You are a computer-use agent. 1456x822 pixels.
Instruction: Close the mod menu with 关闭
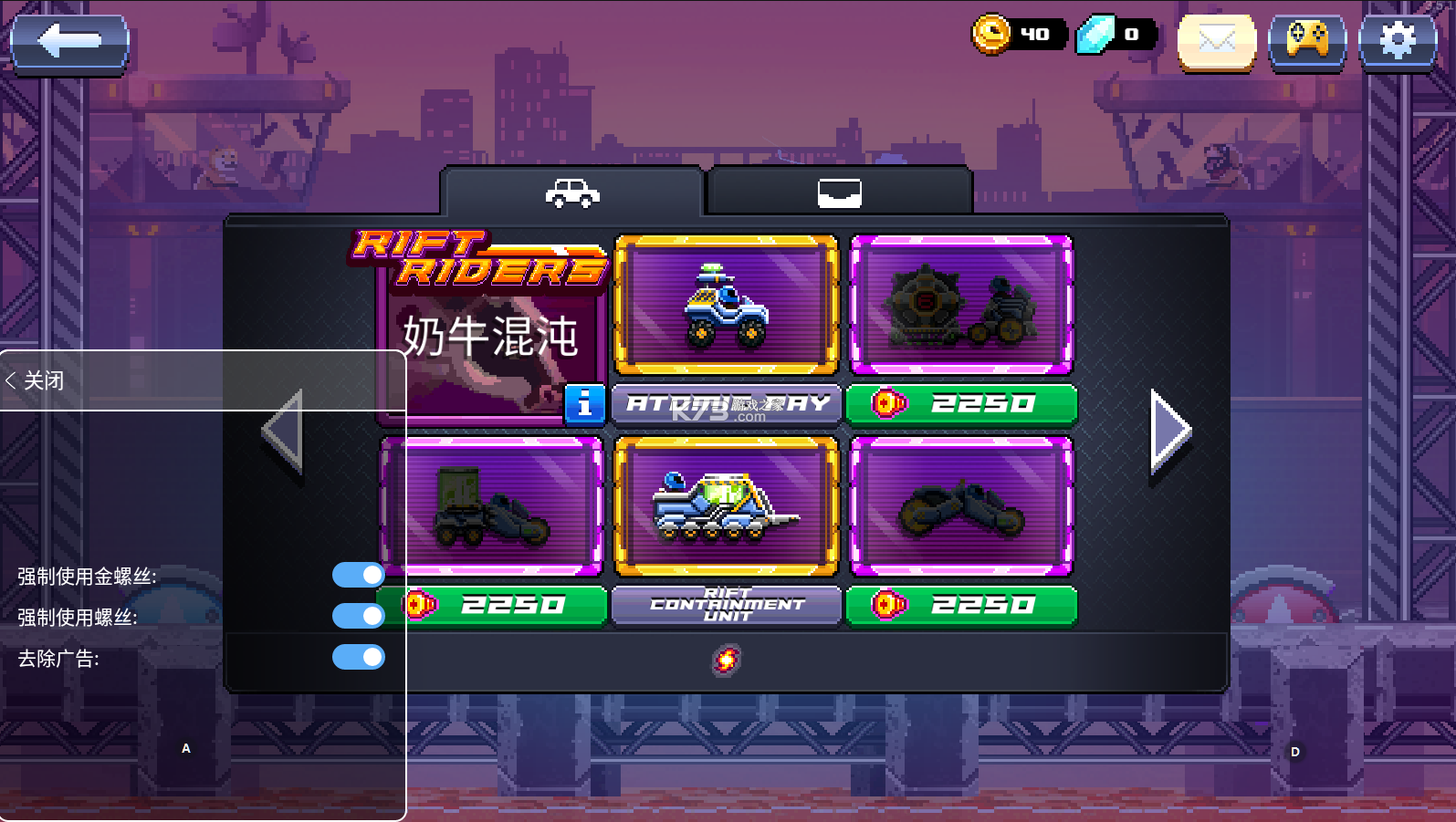coord(37,380)
